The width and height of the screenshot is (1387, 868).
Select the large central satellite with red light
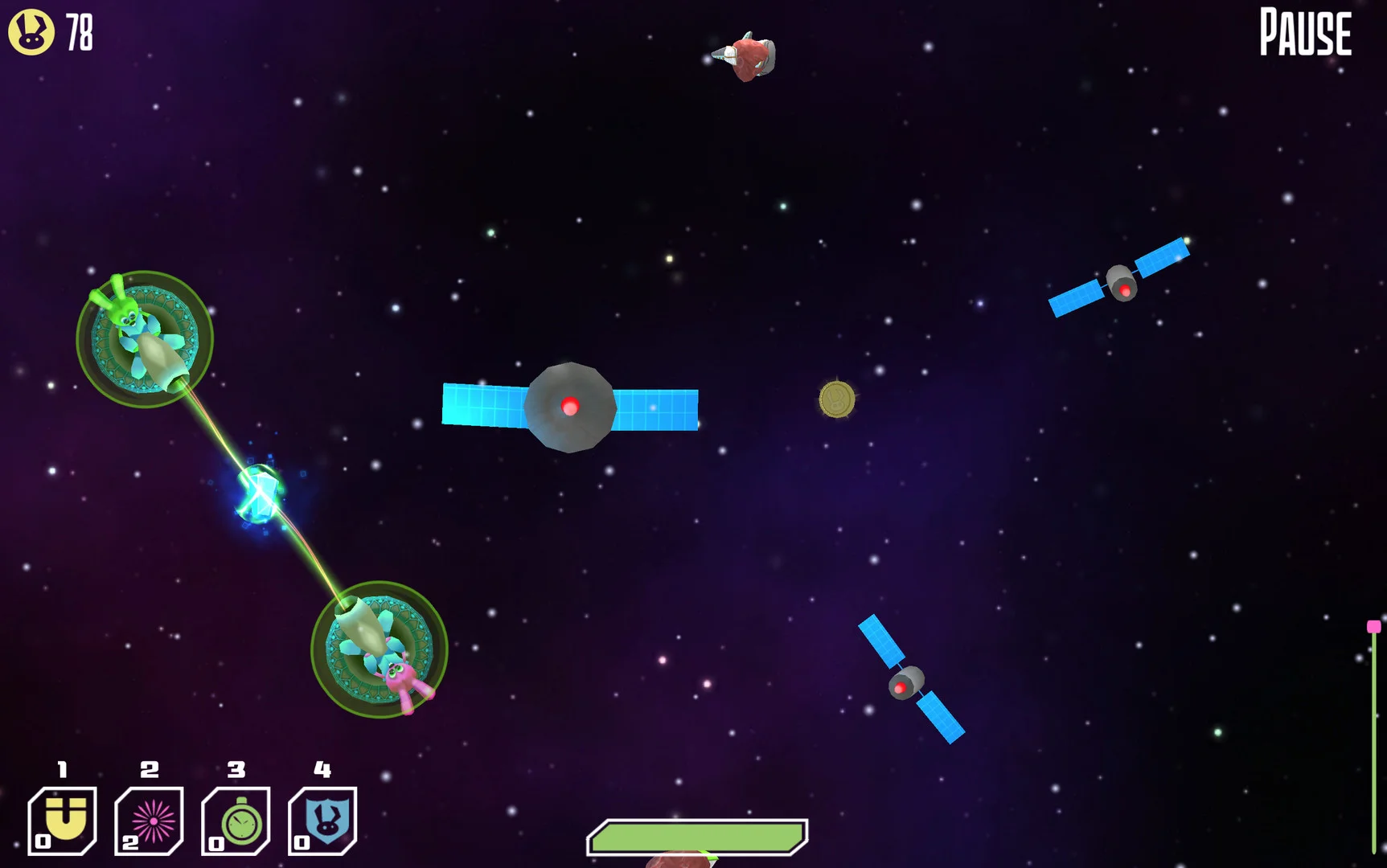coord(571,406)
